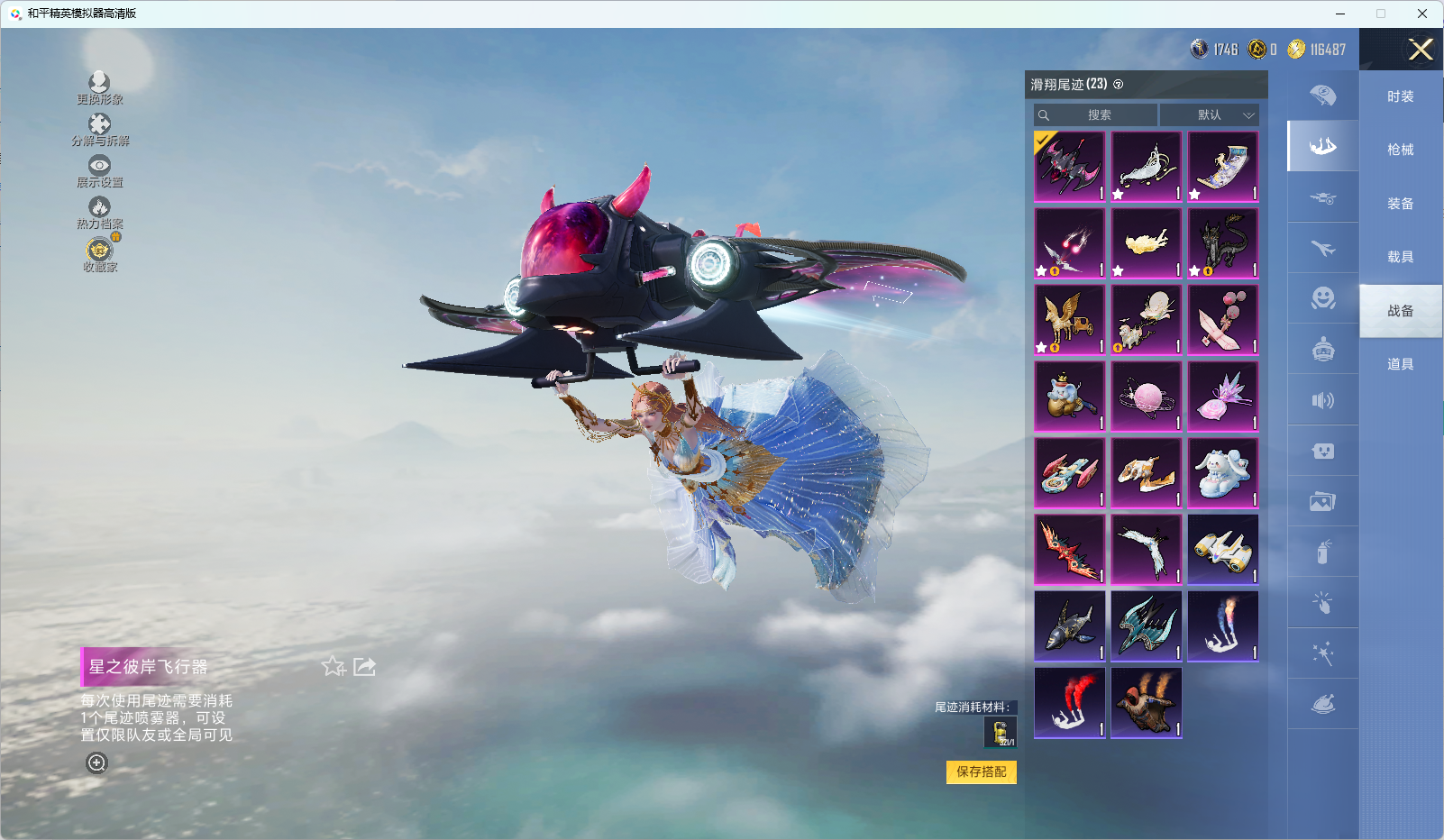Click the 保存搭配 save outfit button

click(981, 772)
